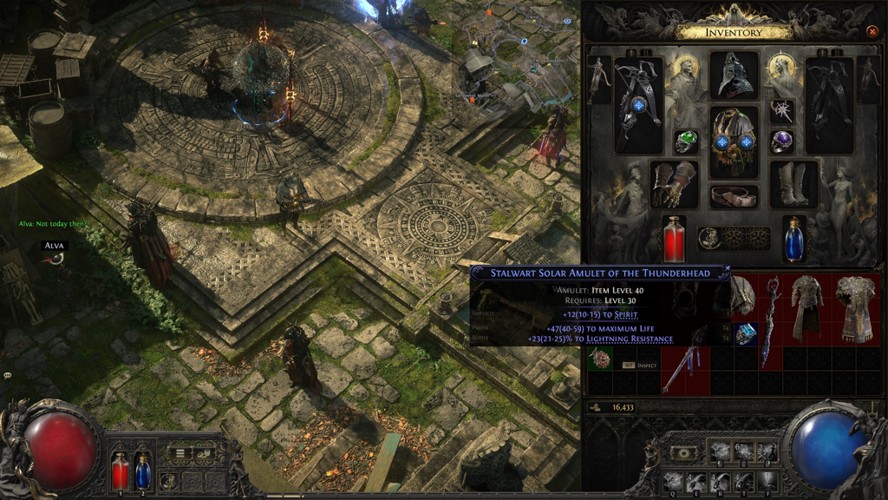Select the dark twisted staff in the backpack
This screenshot has height=500, width=888.
tap(771, 320)
